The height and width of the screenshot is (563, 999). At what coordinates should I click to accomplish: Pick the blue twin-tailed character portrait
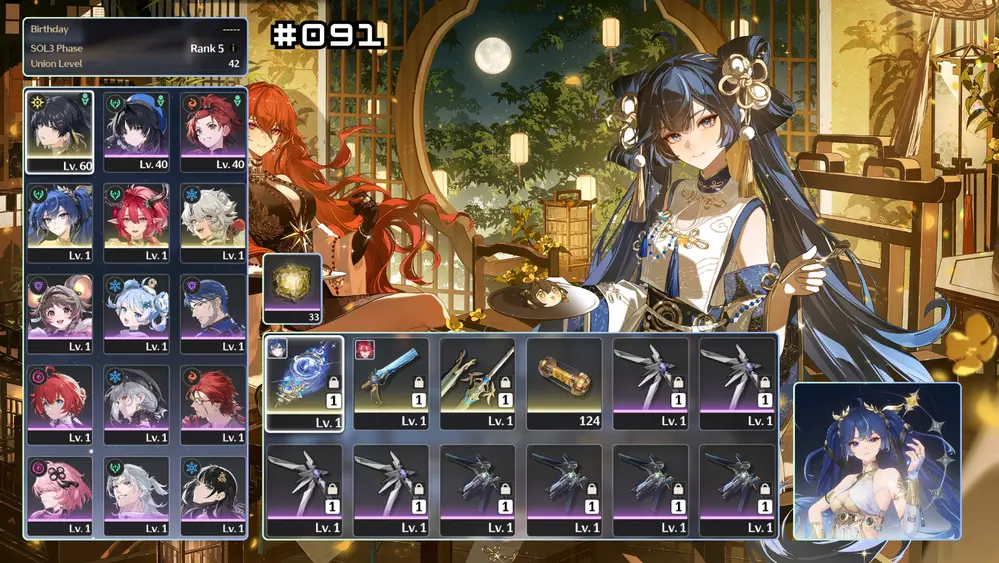point(60,222)
